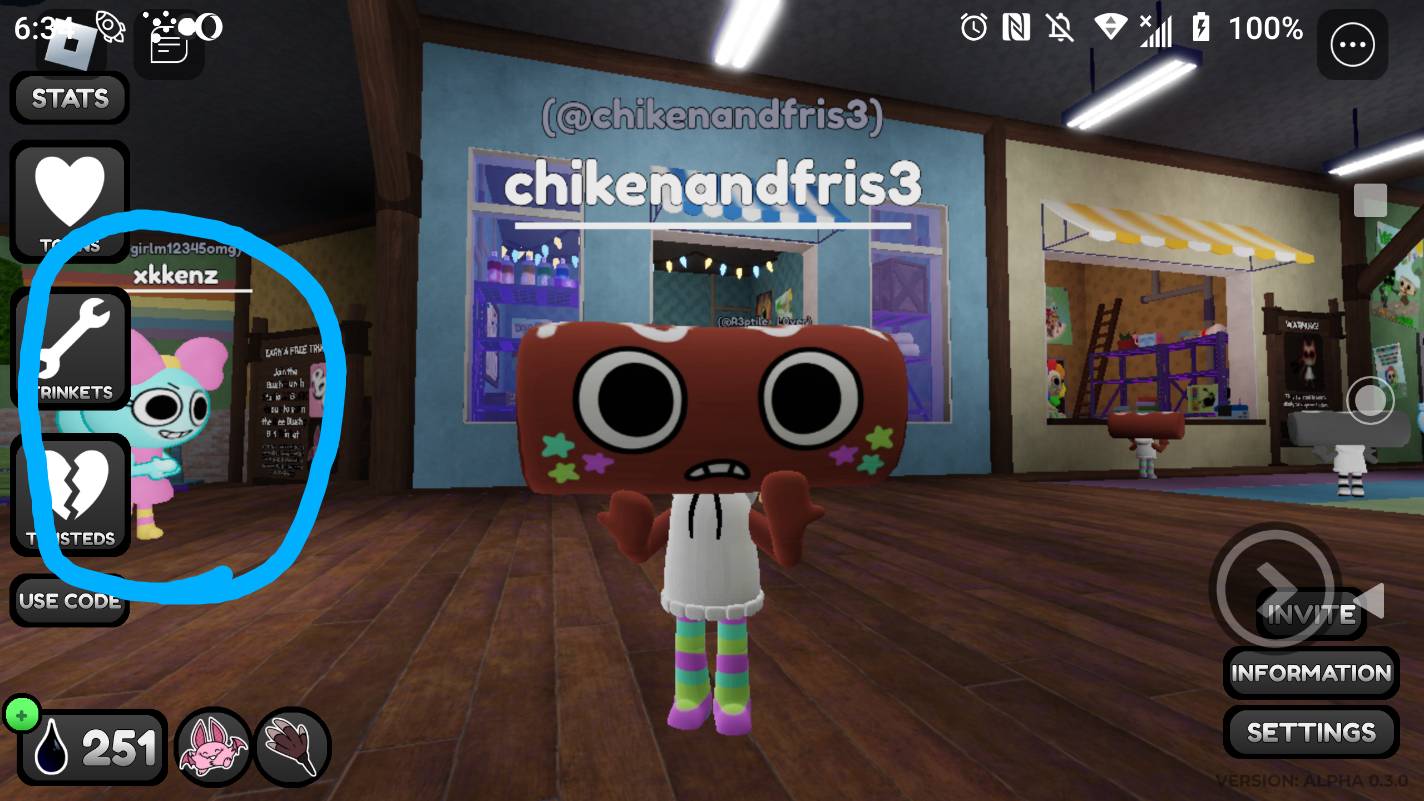Open the Trinkets wrench menu
1424x801 pixels.
coord(69,349)
